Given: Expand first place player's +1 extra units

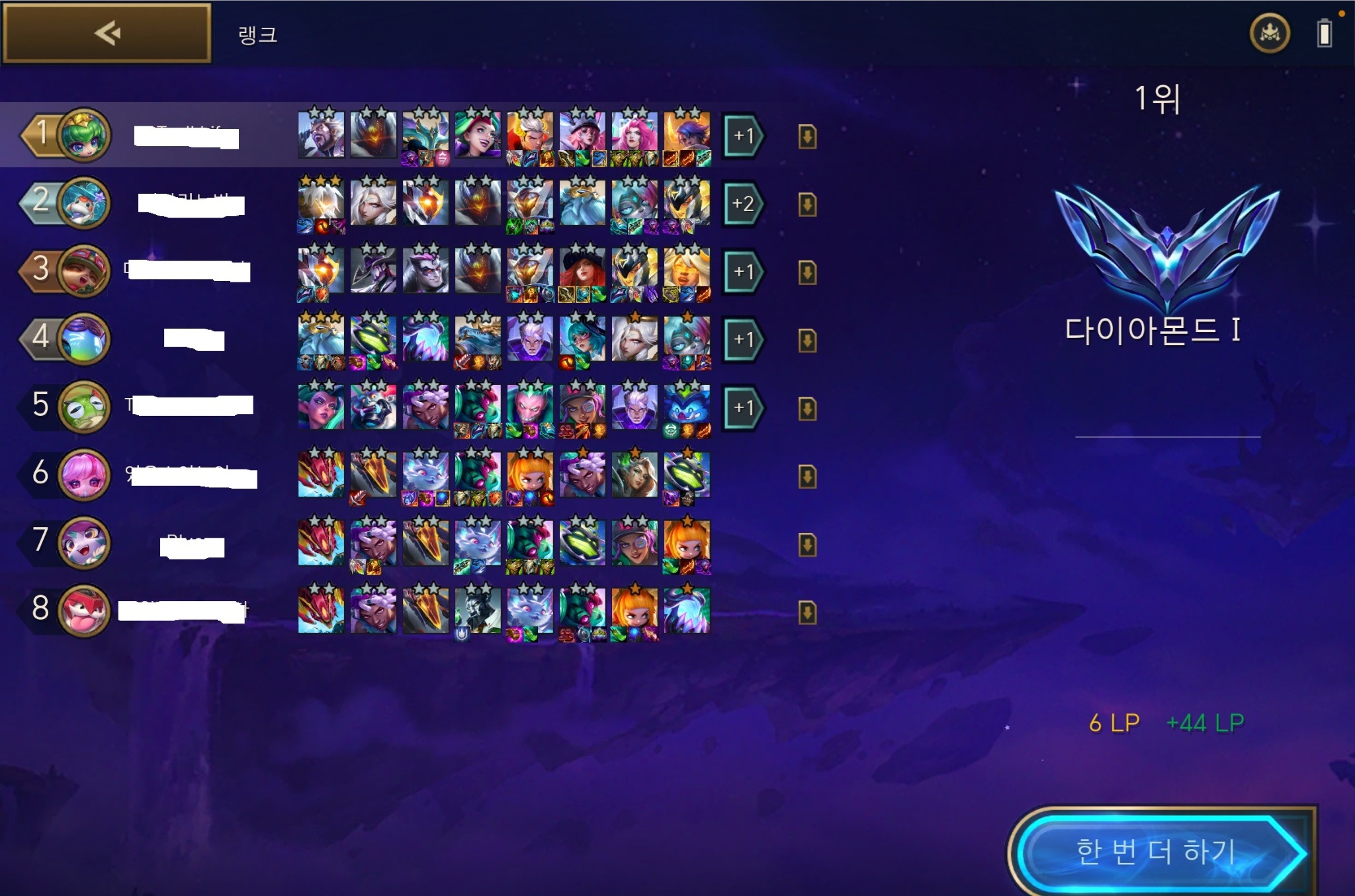Looking at the screenshot, I should tap(743, 136).
